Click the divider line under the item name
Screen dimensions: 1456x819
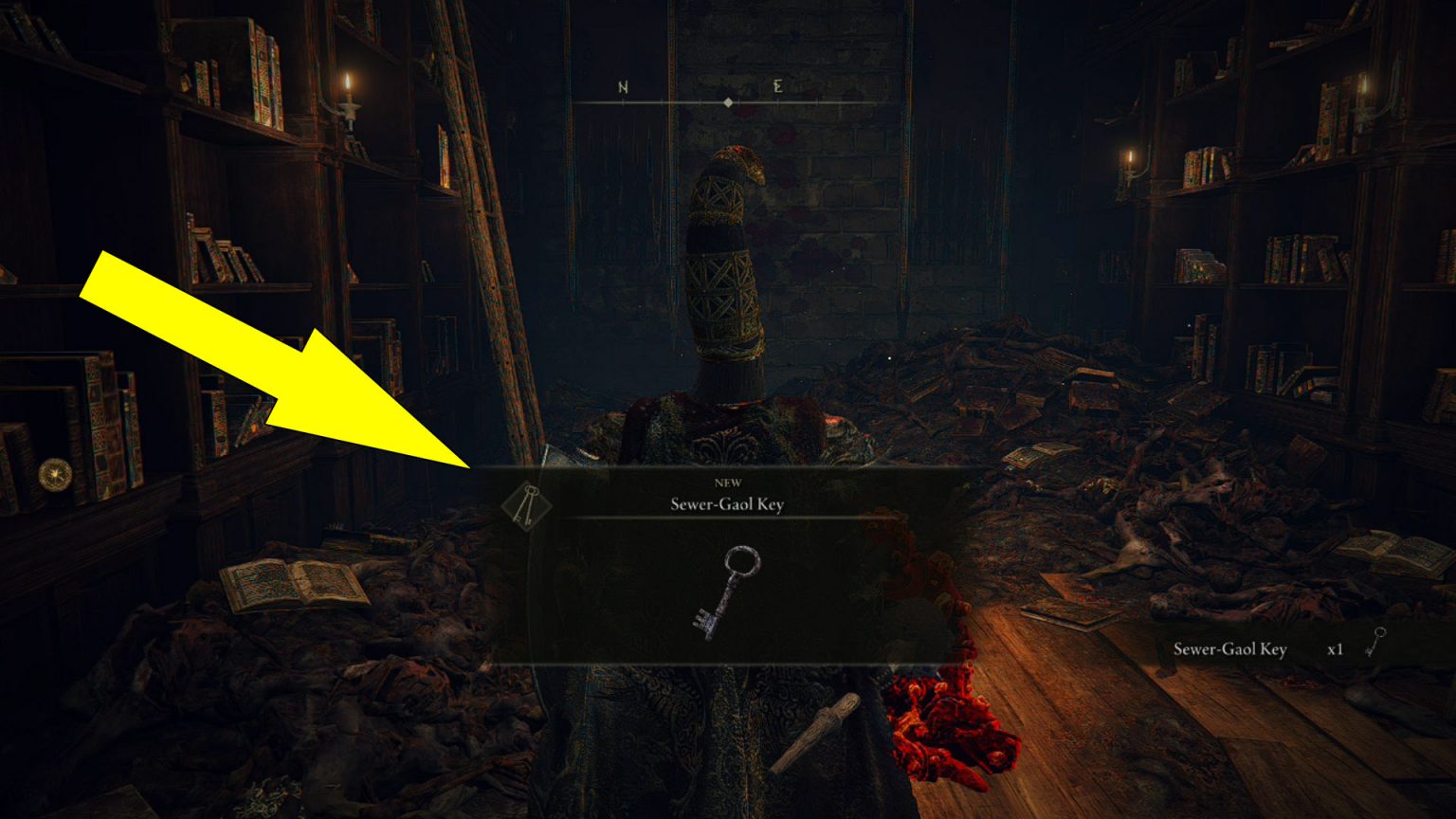tap(726, 519)
